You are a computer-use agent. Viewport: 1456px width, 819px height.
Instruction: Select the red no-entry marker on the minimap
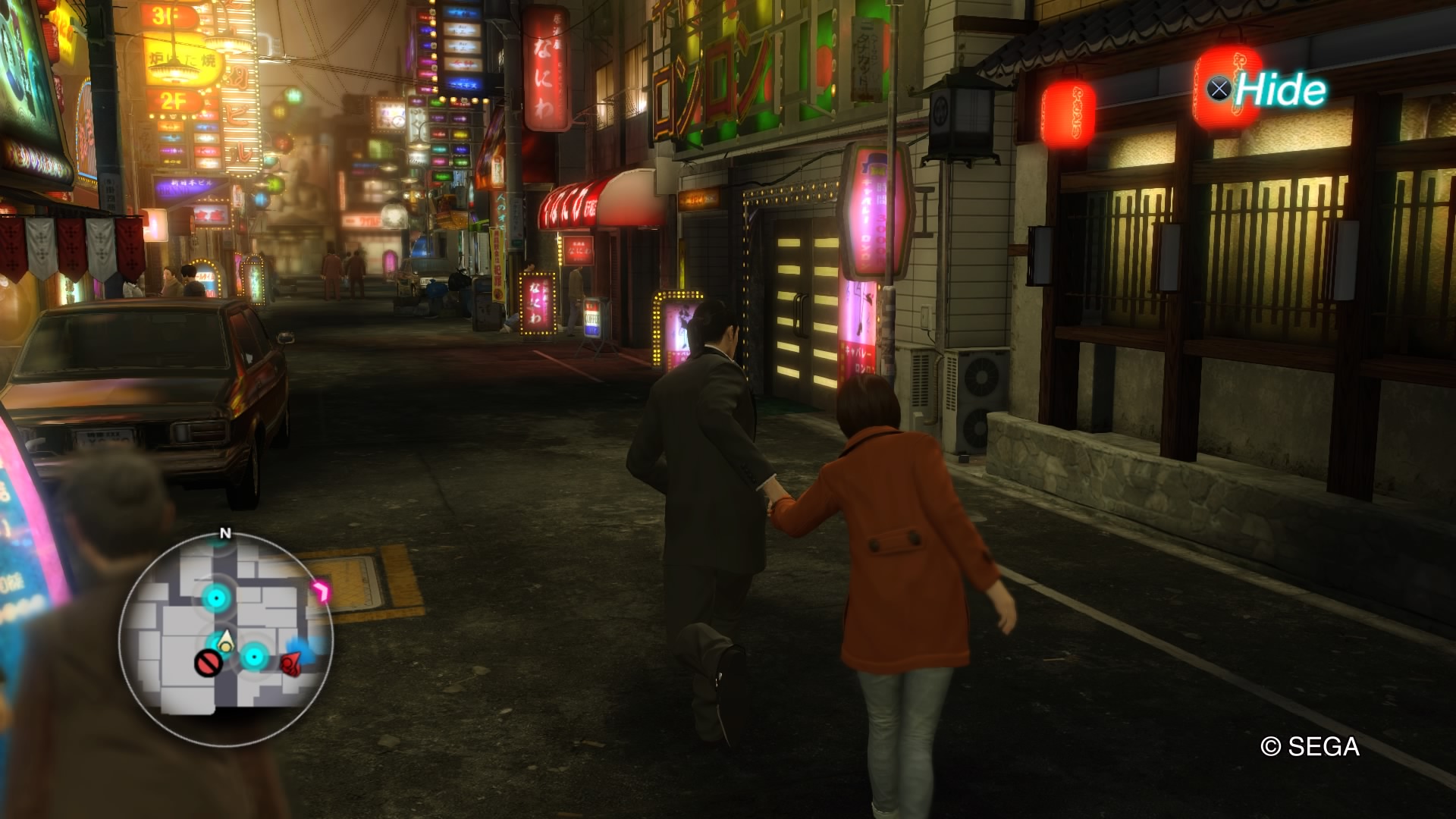(x=208, y=663)
